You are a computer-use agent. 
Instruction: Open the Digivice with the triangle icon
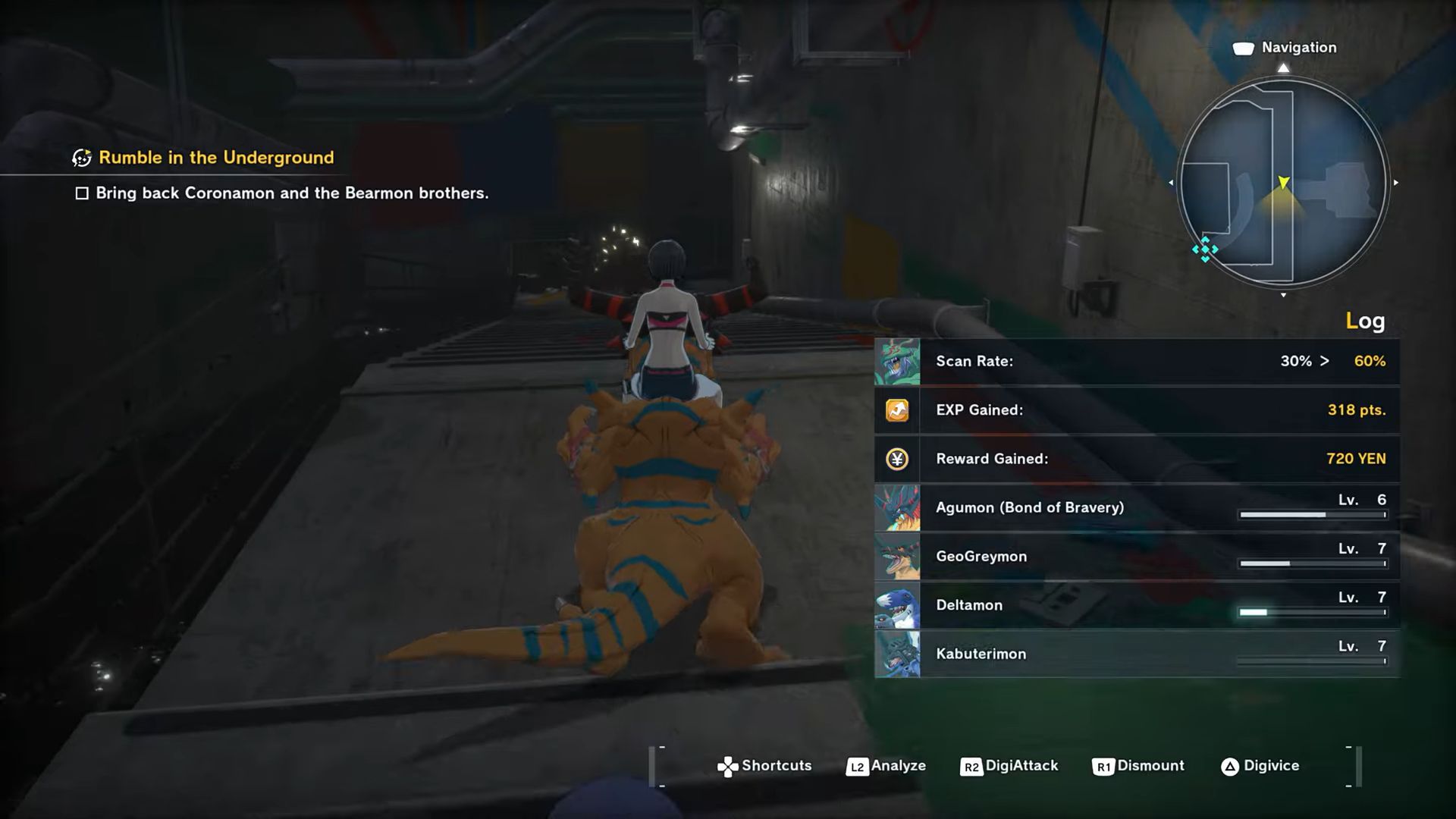pyautogui.click(x=1230, y=766)
